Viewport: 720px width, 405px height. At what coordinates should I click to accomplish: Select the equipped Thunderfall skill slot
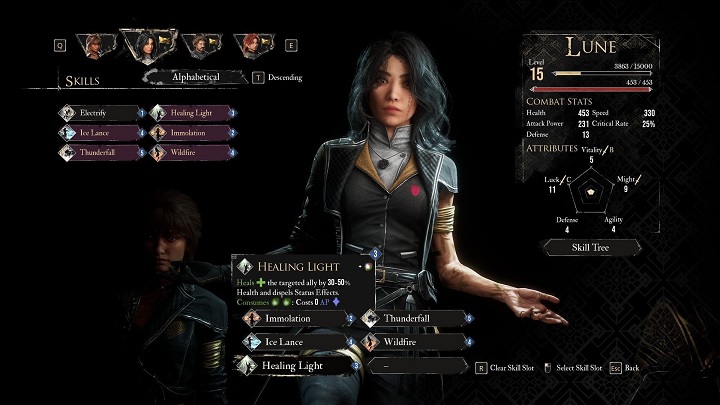pos(412,318)
